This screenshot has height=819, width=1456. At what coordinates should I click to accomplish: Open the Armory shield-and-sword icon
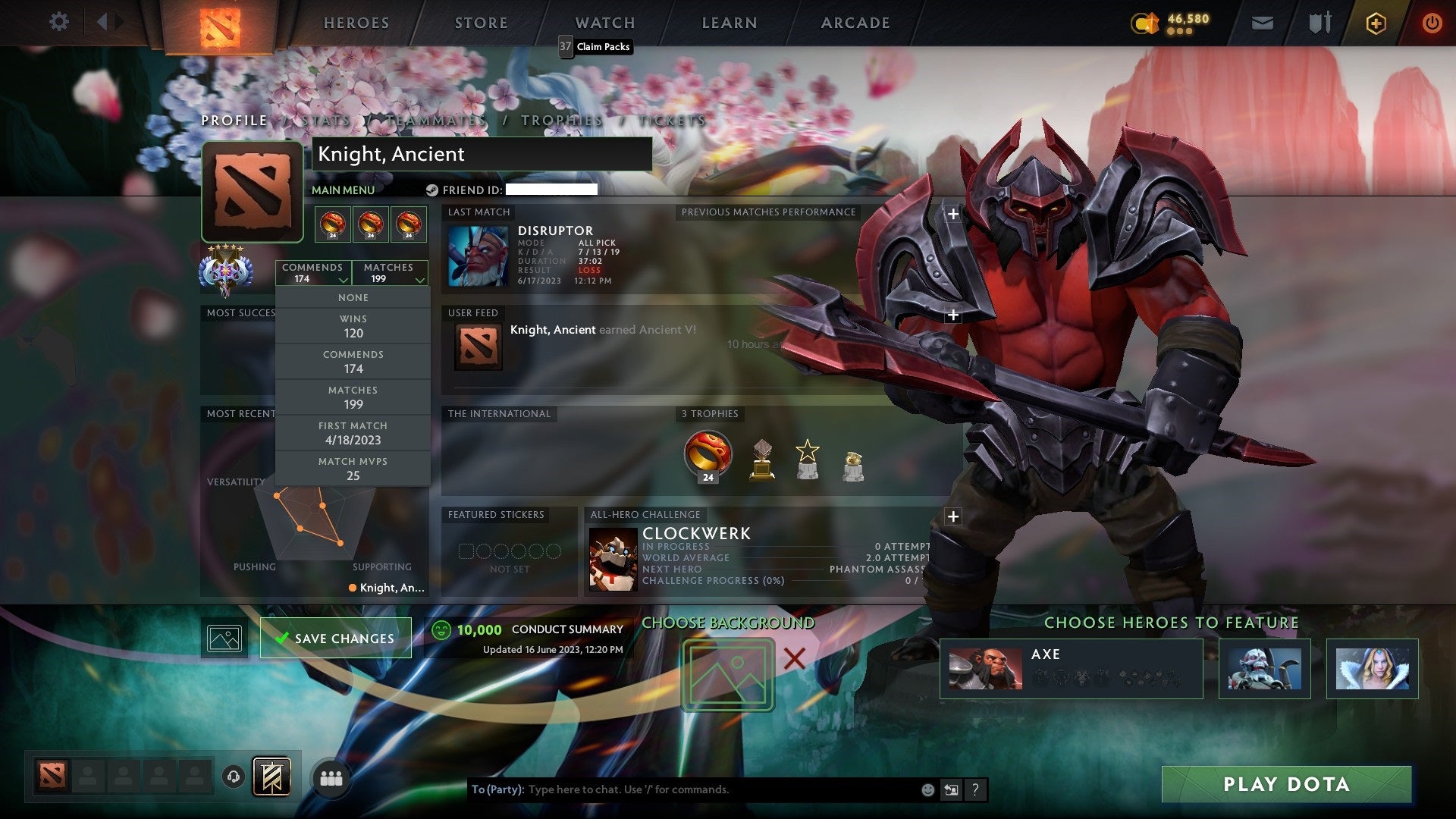(x=1319, y=23)
